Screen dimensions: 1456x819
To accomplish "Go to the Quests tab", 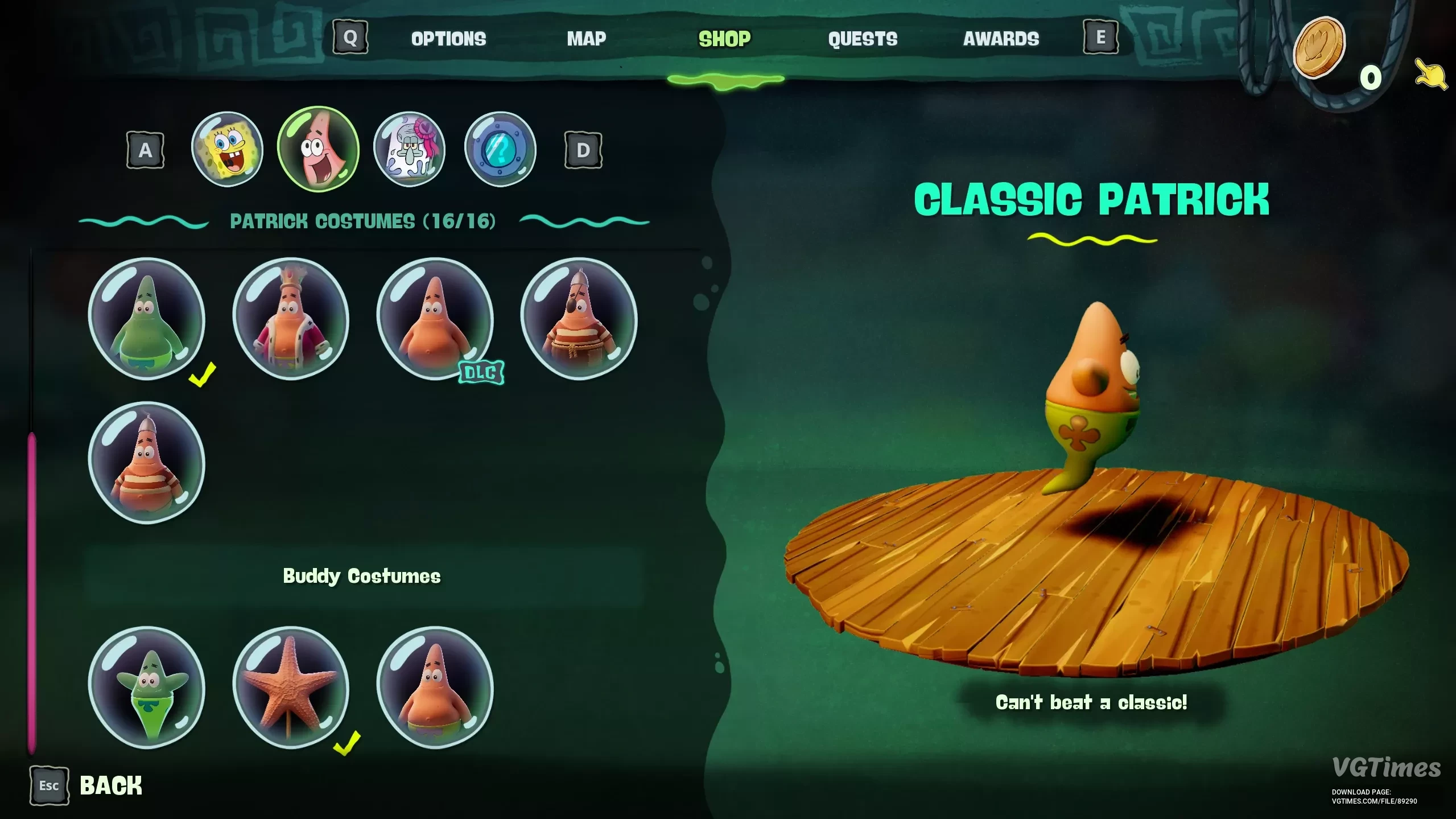I will click(863, 39).
